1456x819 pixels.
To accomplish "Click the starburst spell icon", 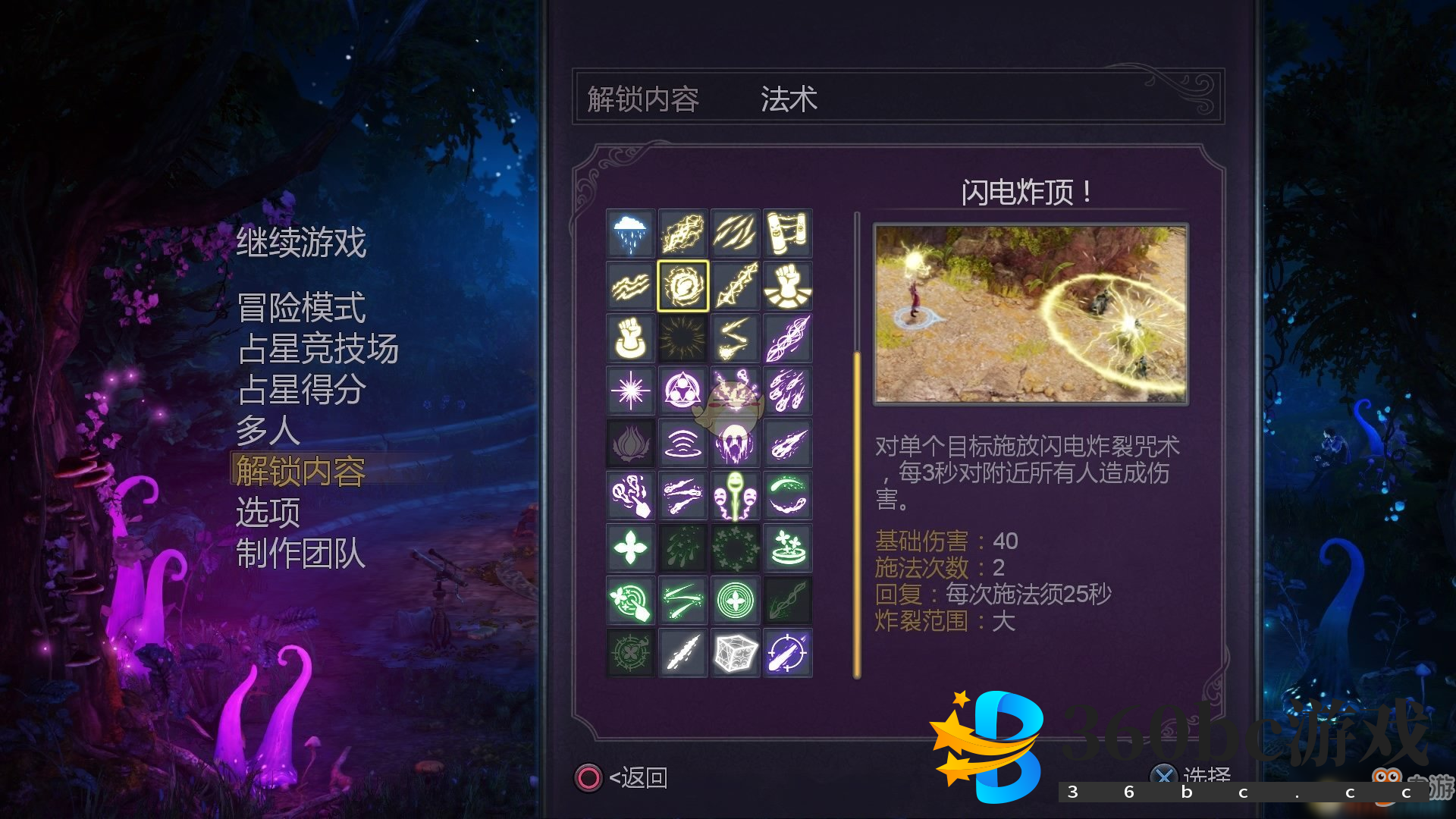I will tap(630, 391).
